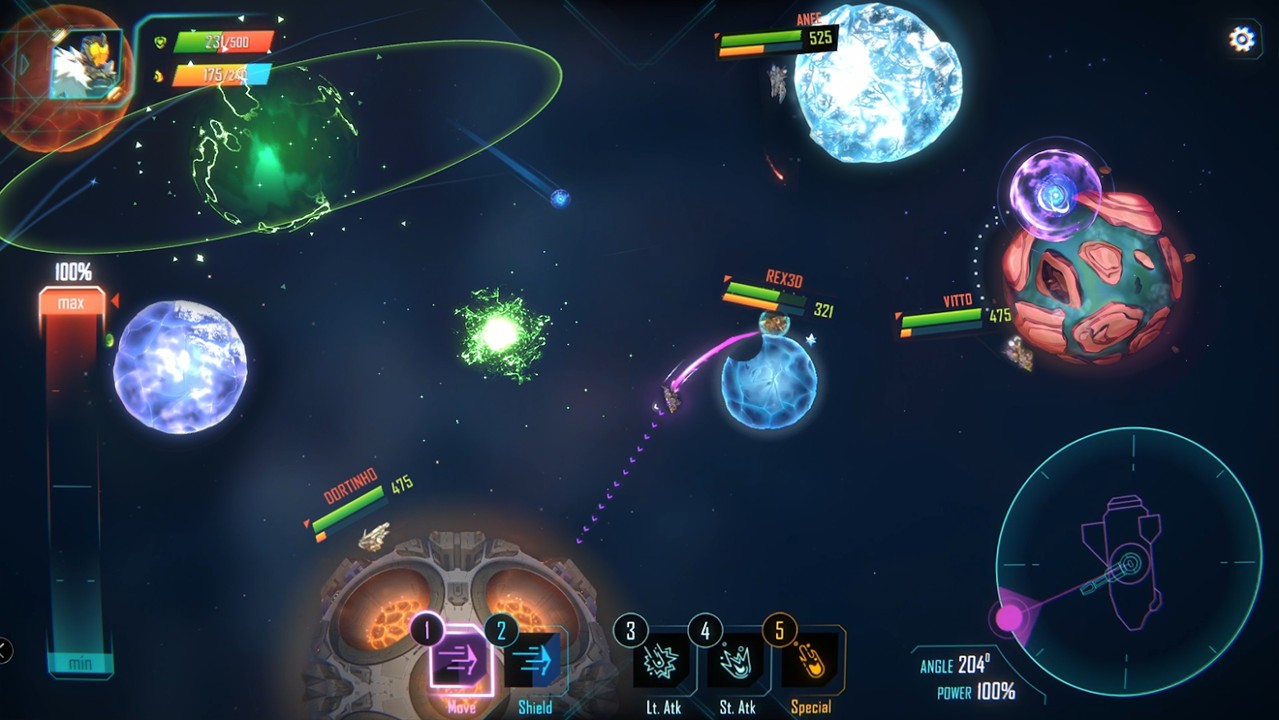The width and height of the screenshot is (1279, 720).
Task: Set the power slider to min
Action: (79, 664)
